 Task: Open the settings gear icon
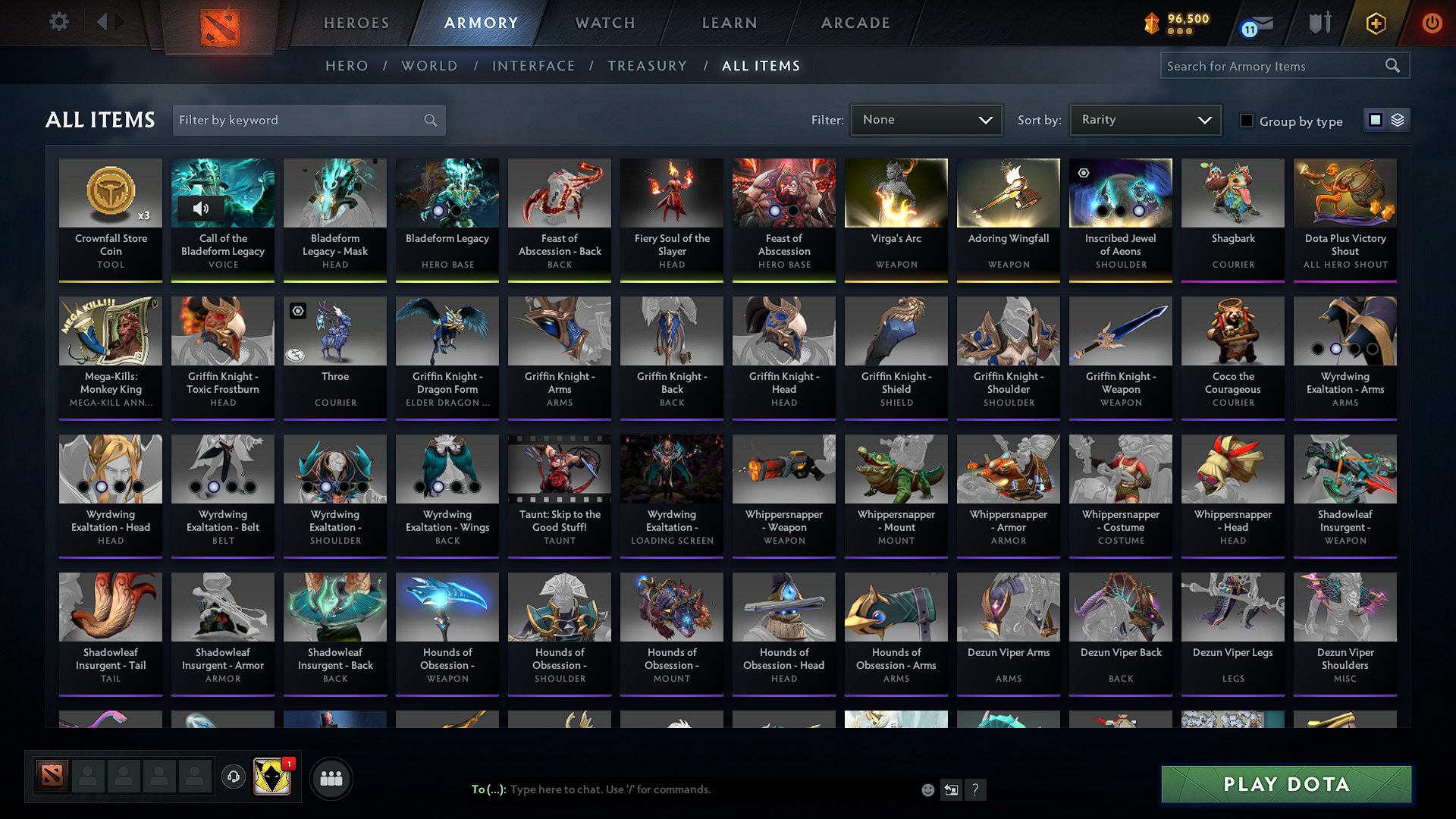pyautogui.click(x=59, y=22)
